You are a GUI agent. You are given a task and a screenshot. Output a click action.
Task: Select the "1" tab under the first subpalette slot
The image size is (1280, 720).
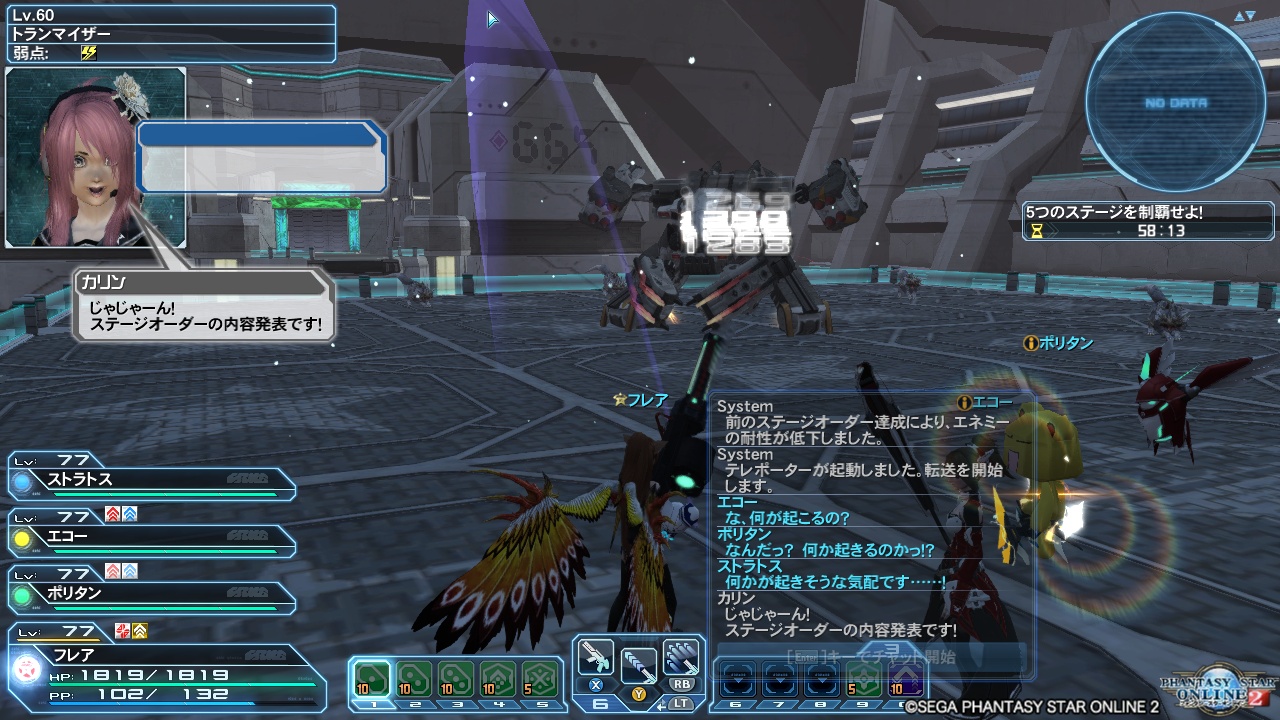[372, 704]
